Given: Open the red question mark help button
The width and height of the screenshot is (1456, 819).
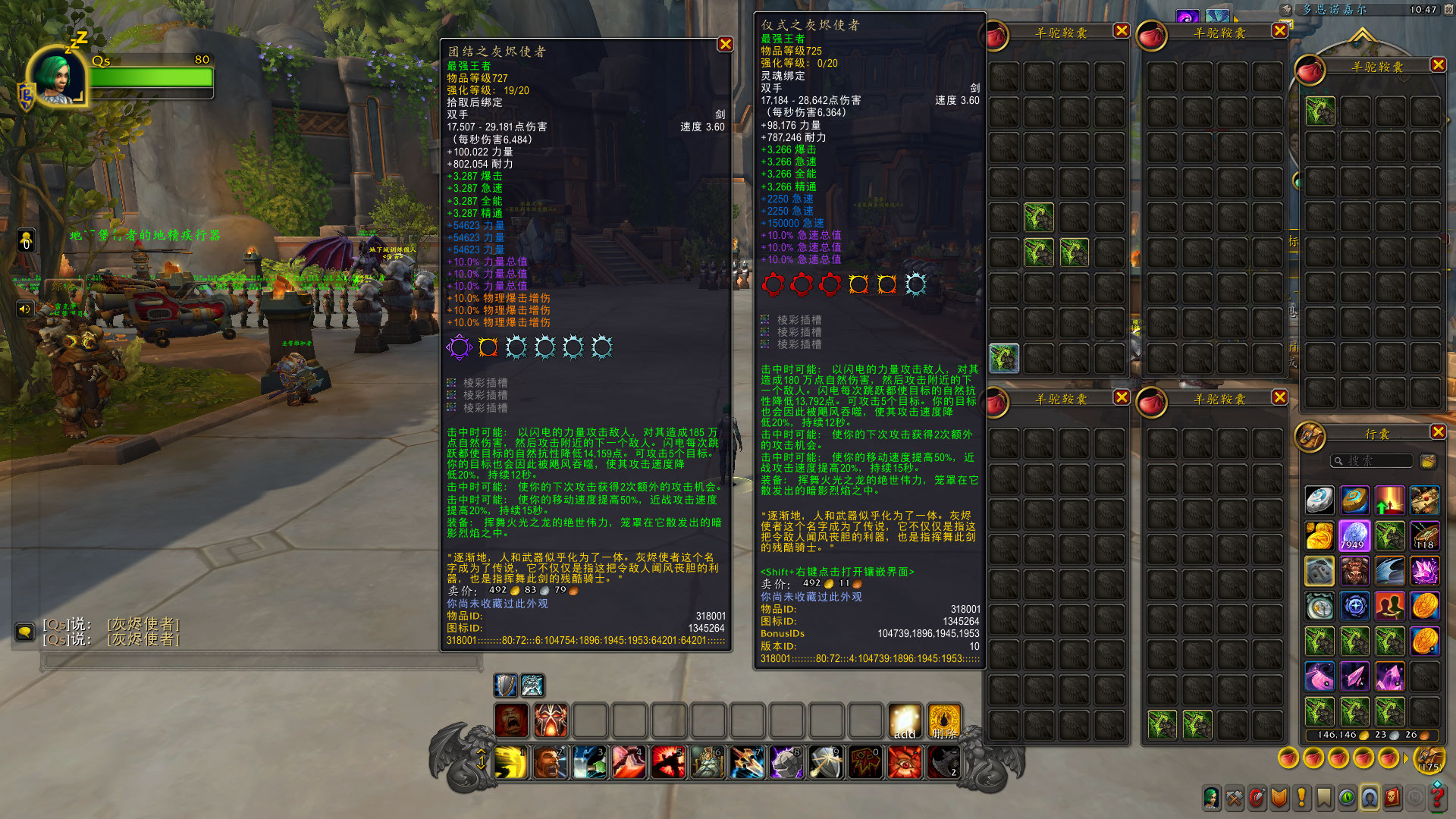Looking at the screenshot, I should pos(1436,798).
